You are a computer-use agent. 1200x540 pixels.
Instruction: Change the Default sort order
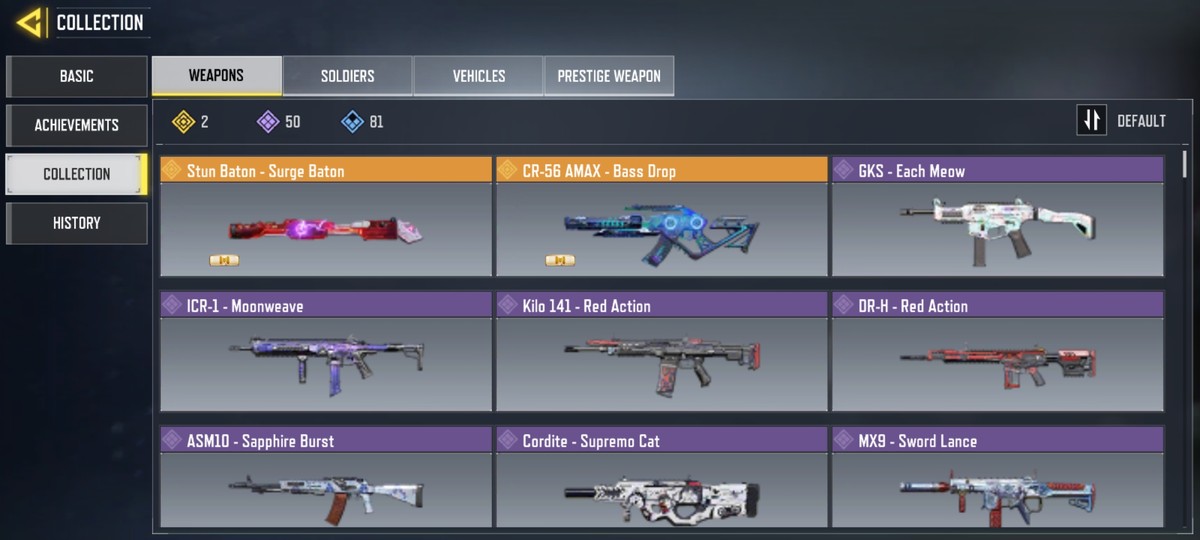(x=1123, y=121)
